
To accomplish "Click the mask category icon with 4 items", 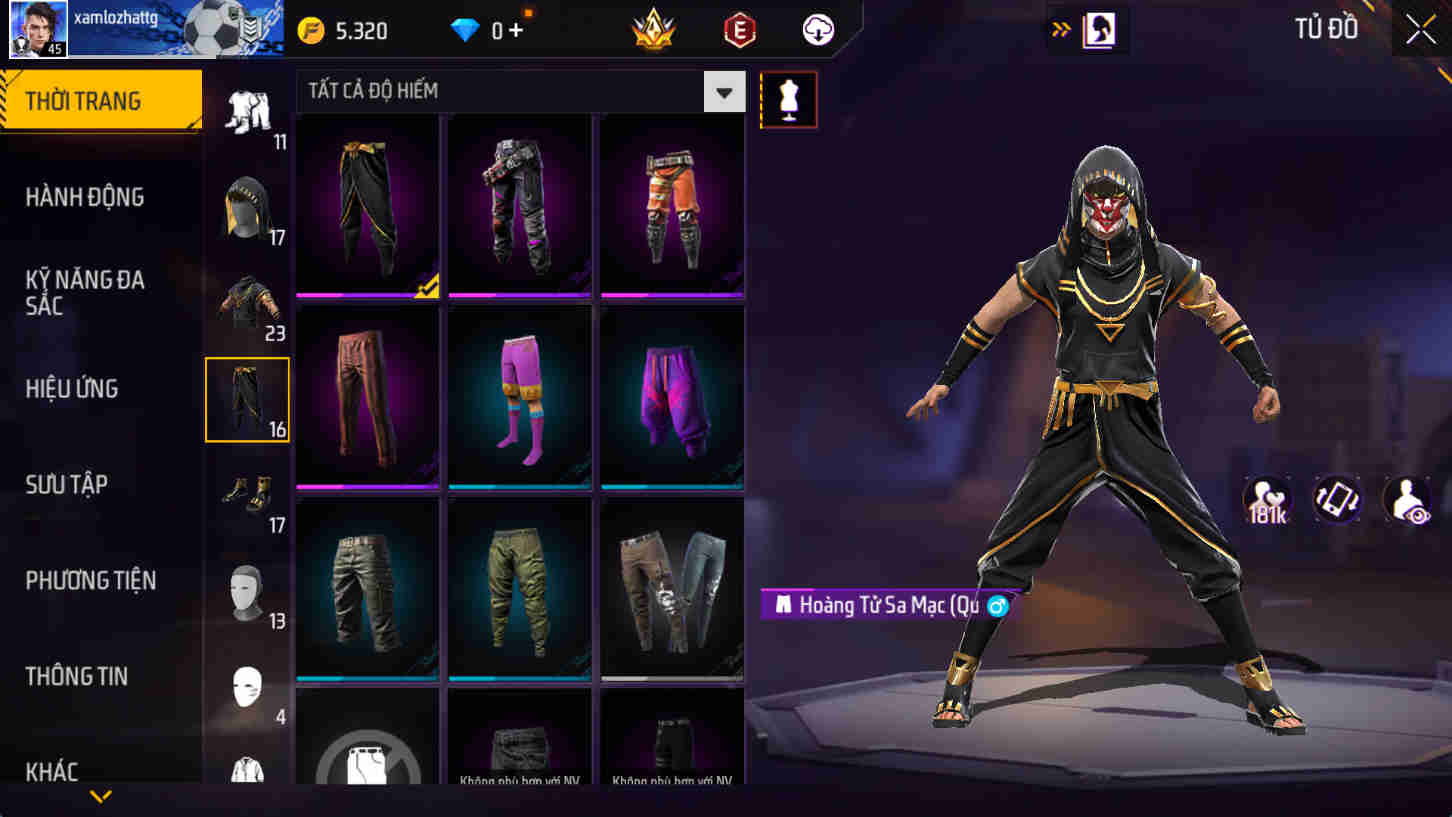I will click(247, 686).
